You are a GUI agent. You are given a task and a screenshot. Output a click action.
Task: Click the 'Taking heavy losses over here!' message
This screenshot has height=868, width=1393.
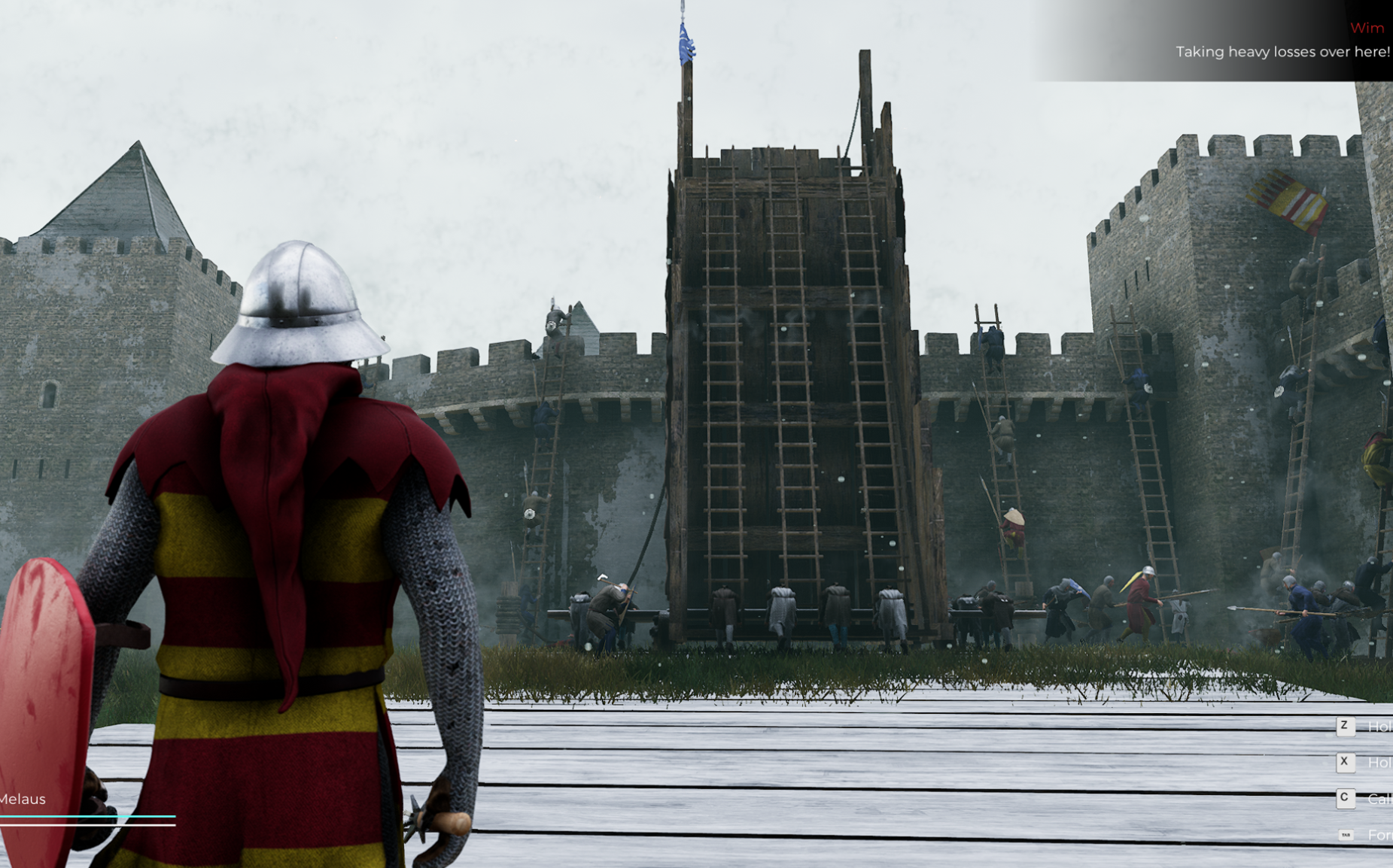(1282, 52)
